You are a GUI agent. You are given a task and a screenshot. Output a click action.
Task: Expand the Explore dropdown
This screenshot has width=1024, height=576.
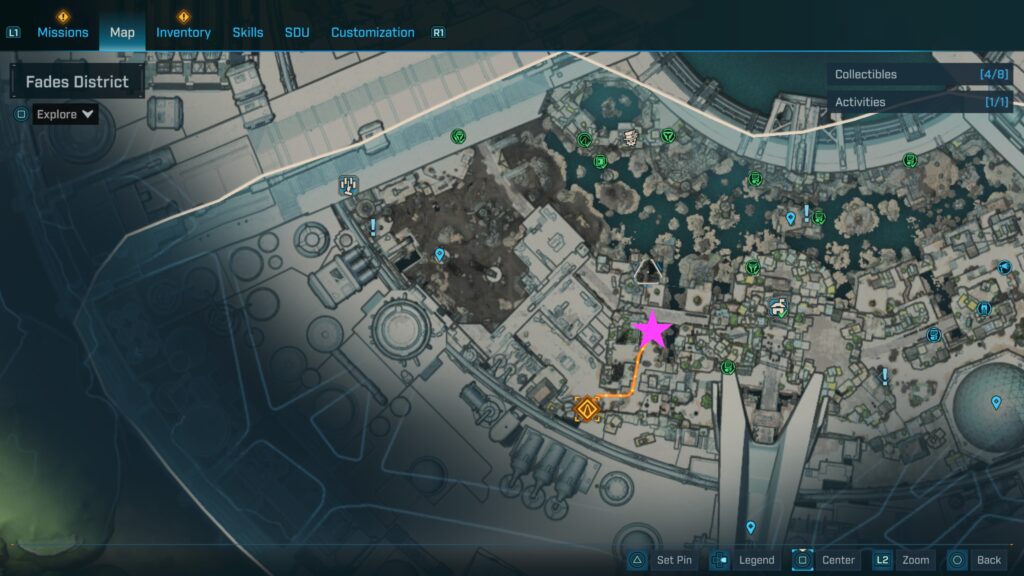tap(66, 114)
